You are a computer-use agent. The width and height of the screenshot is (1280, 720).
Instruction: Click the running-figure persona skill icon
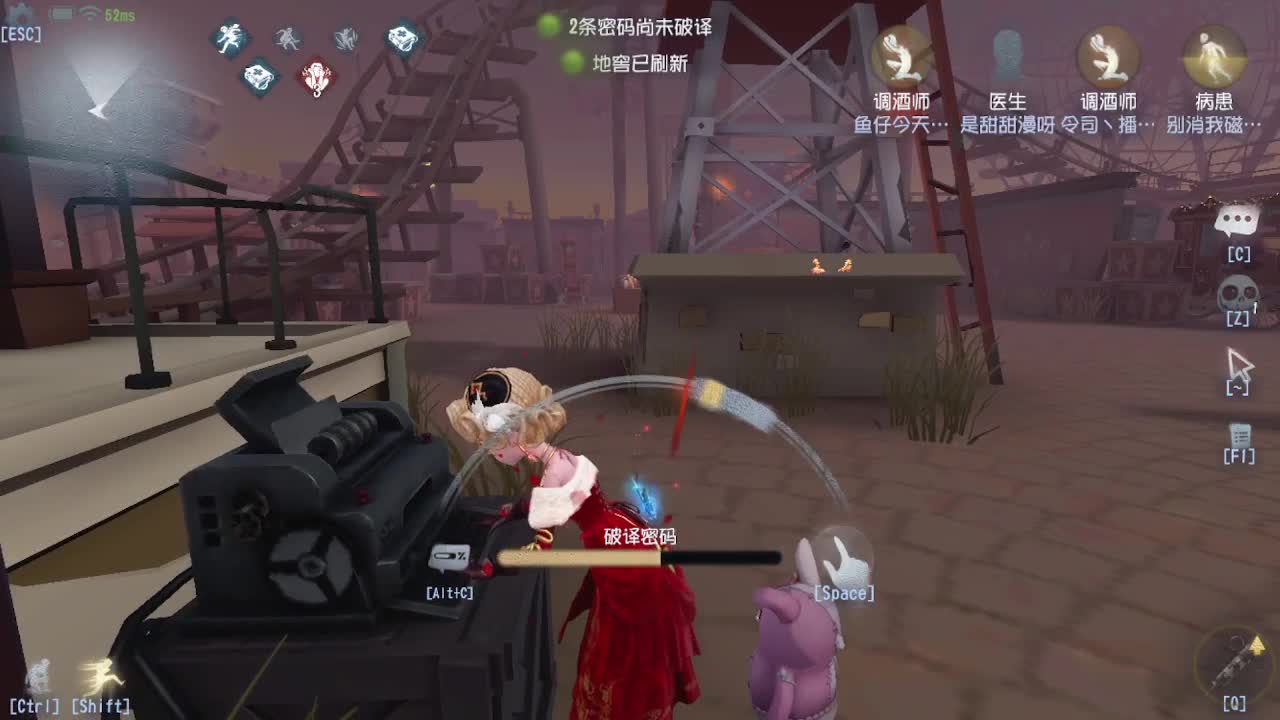click(231, 37)
